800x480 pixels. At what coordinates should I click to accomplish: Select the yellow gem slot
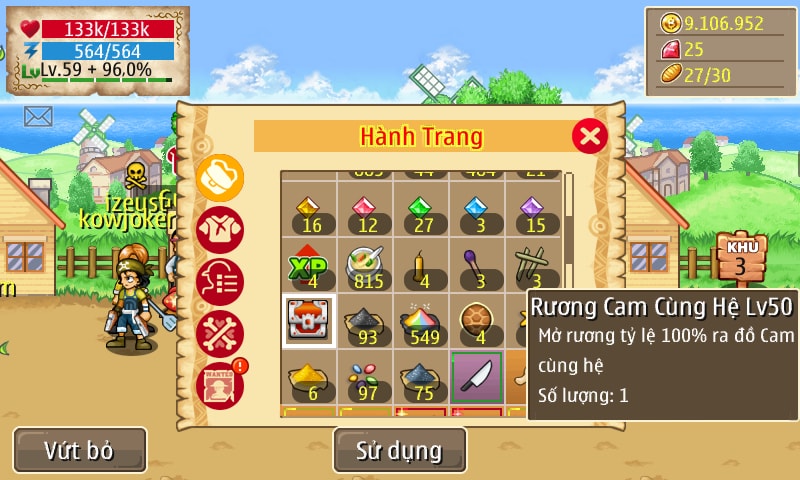(309, 211)
